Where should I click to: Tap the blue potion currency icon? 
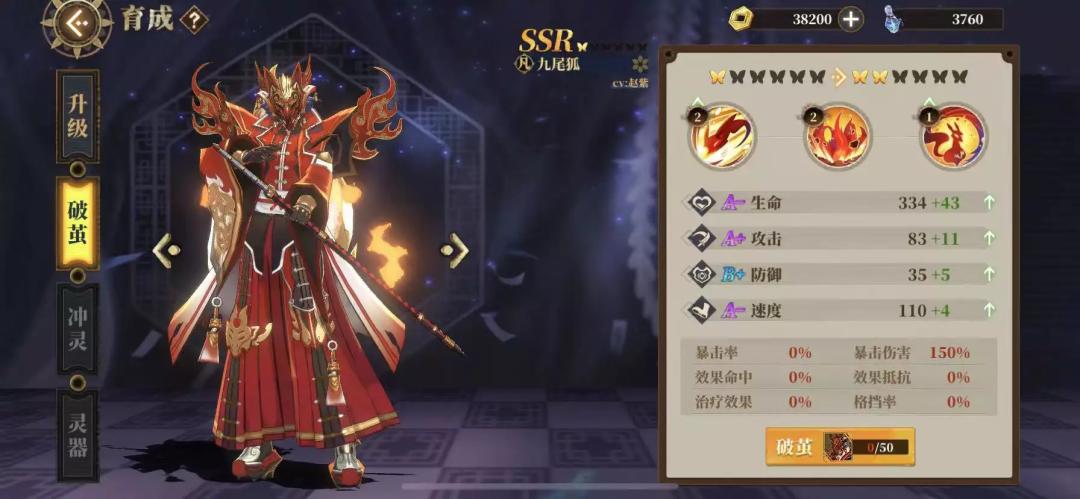click(892, 19)
